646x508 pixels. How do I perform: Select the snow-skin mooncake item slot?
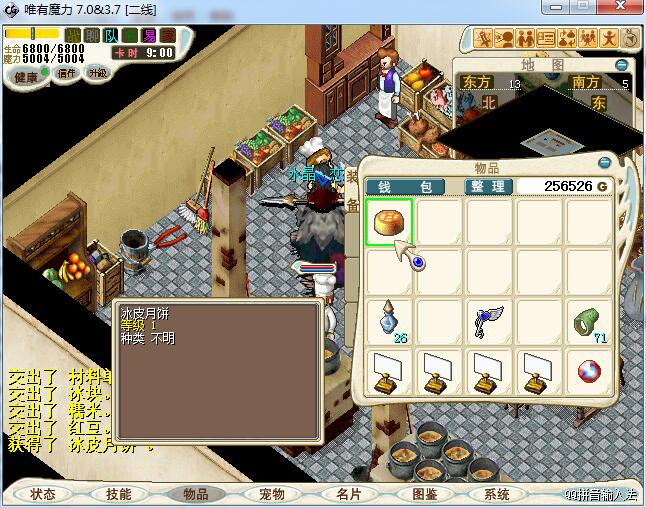point(389,221)
